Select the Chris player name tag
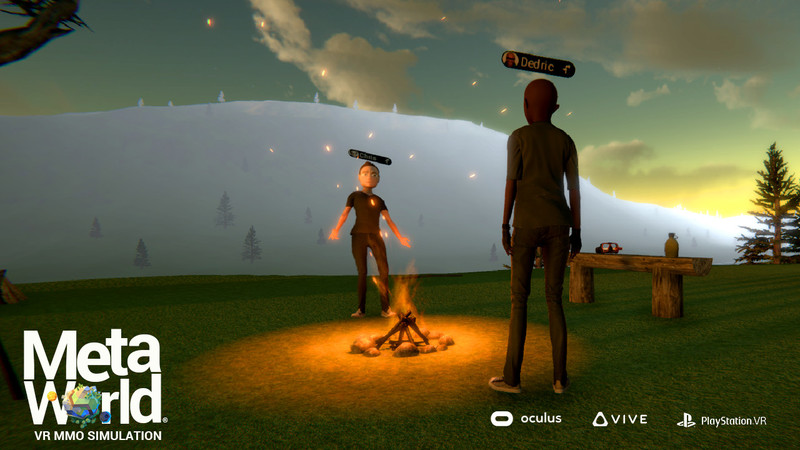Screen dimensions: 800x450 coord(370,156)
